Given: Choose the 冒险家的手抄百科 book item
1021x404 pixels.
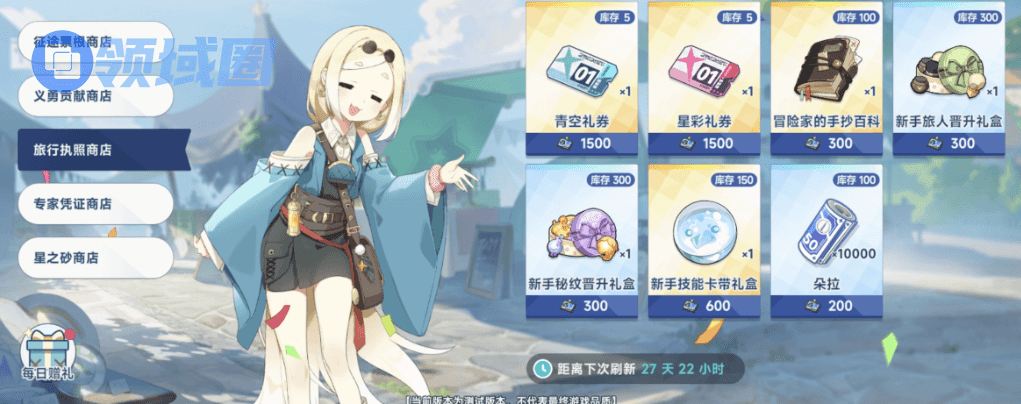Looking at the screenshot, I should pos(827,78).
